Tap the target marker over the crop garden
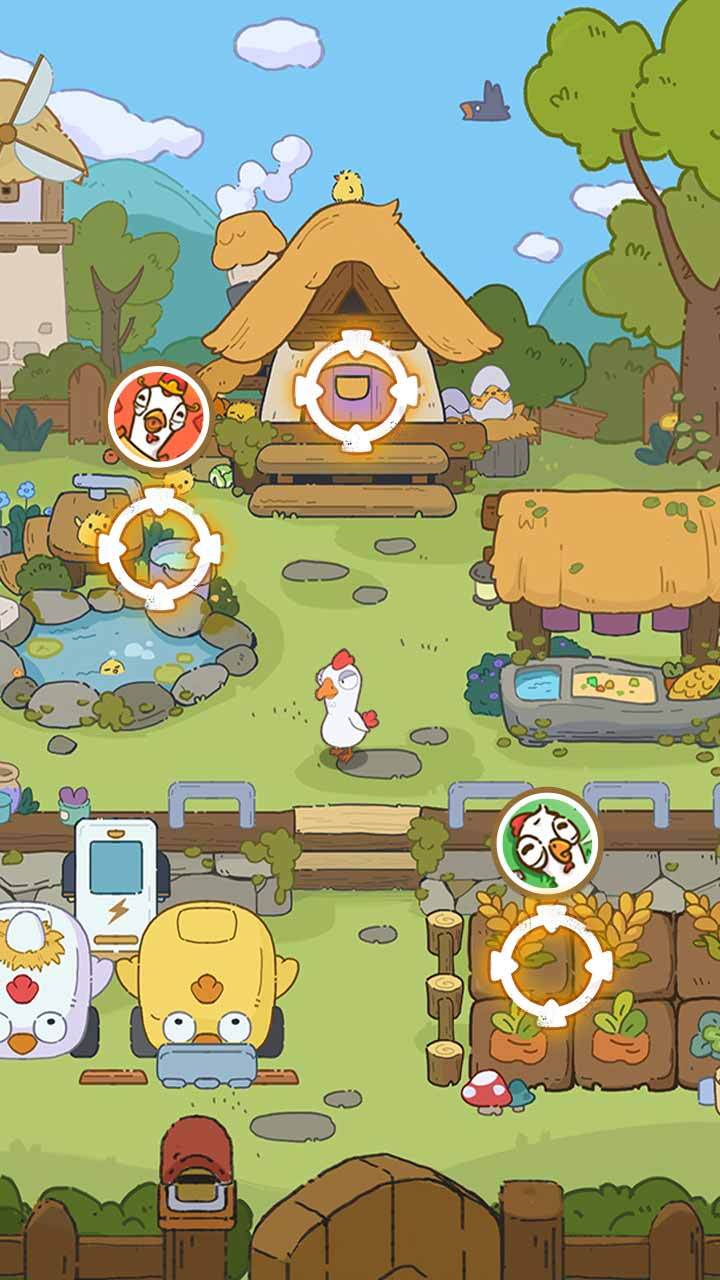This screenshot has height=1280, width=720. point(549,964)
